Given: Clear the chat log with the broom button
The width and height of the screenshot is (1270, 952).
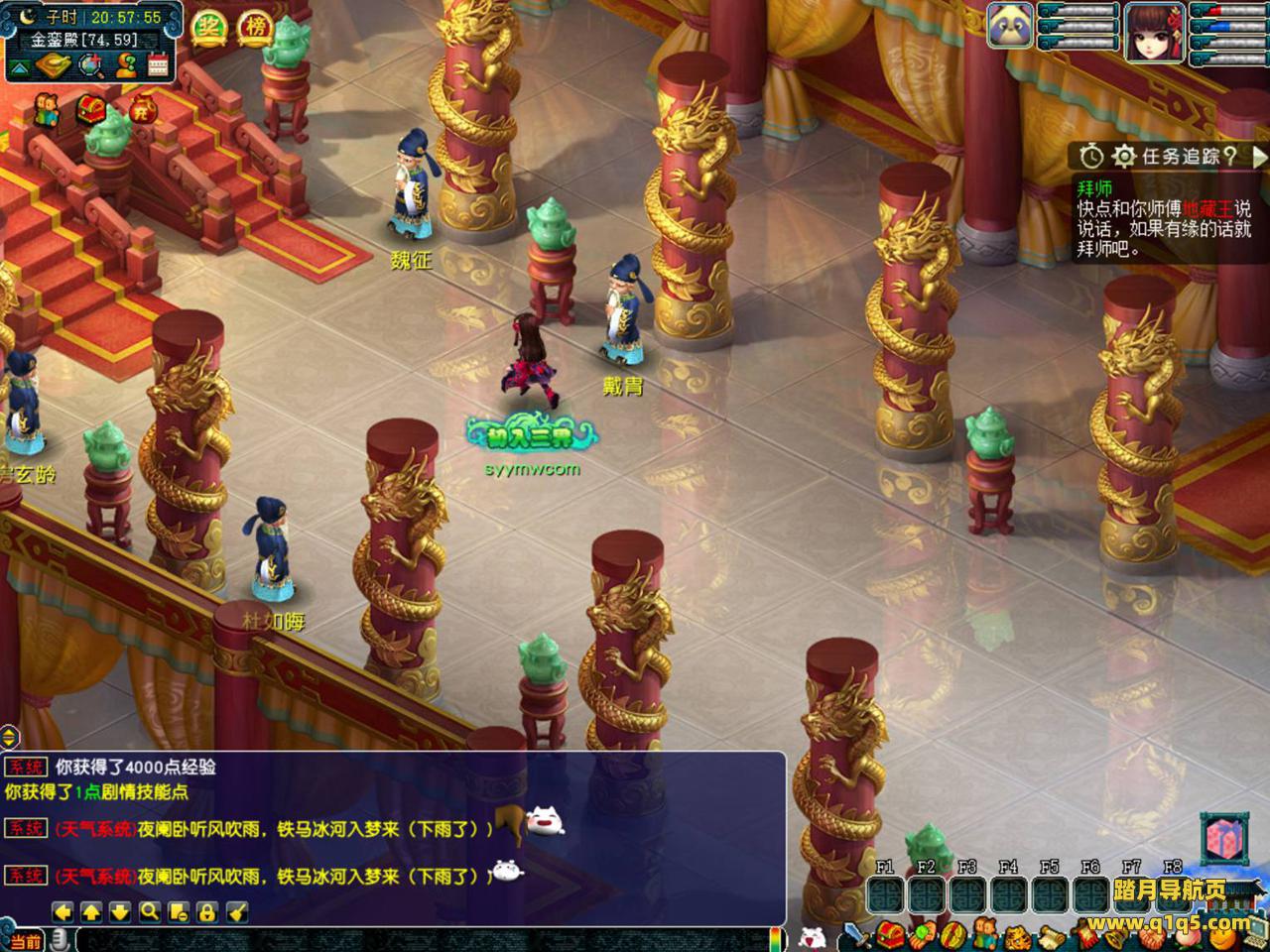Looking at the screenshot, I should pyautogui.click(x=236, y=911).
